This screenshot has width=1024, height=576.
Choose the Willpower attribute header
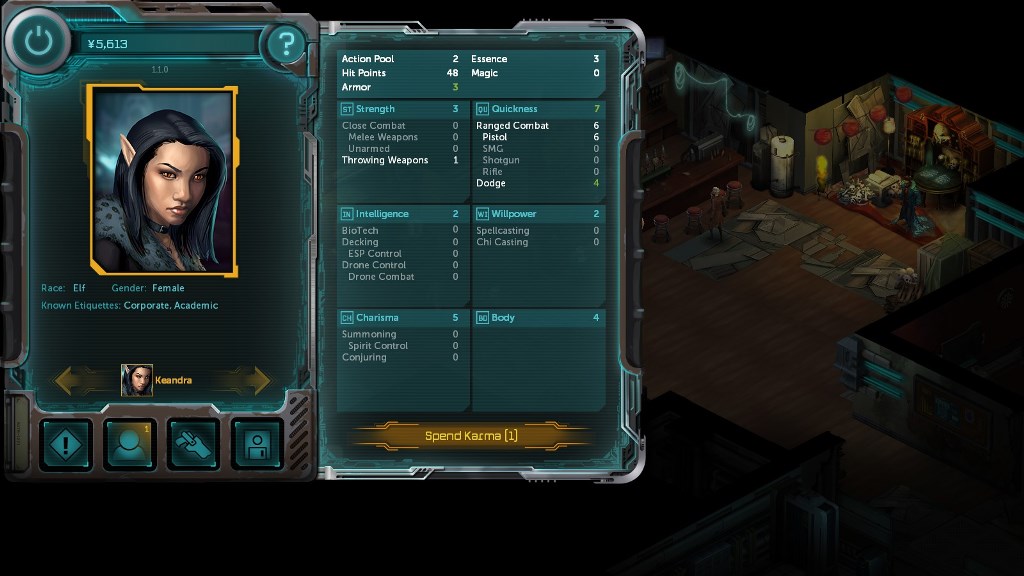pyautogui.click(x=538, y=214)
